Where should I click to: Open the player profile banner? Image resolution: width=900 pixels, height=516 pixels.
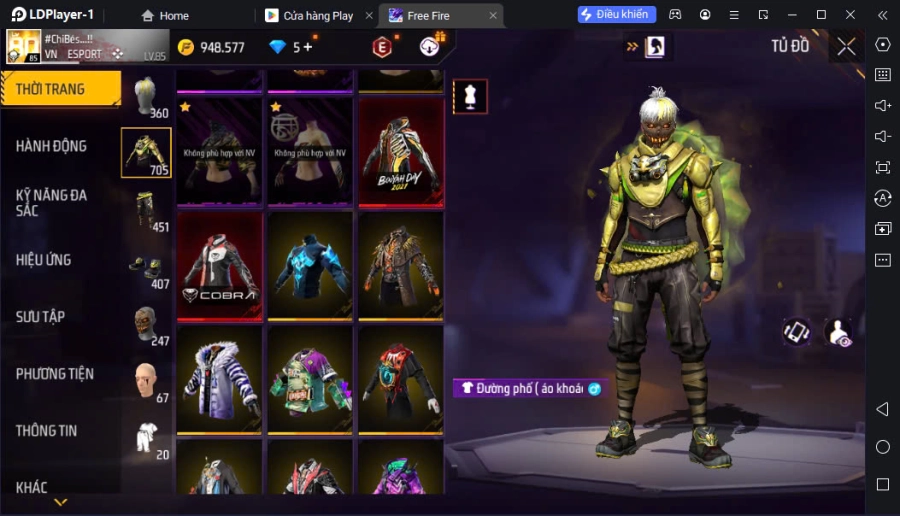(85, 46)
